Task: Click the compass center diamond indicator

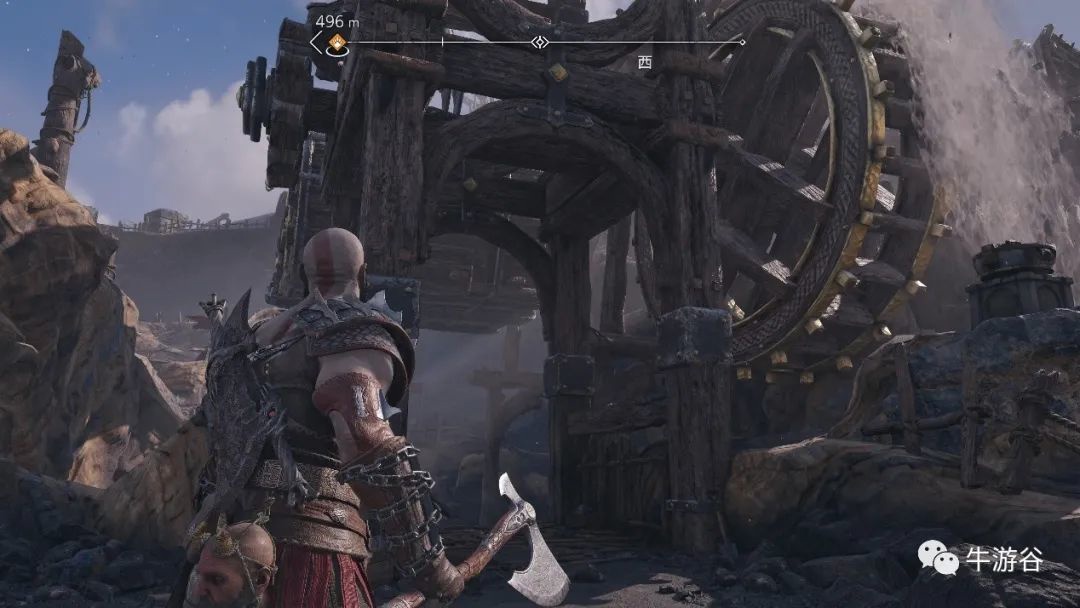Action: click(x=540, y=42)
